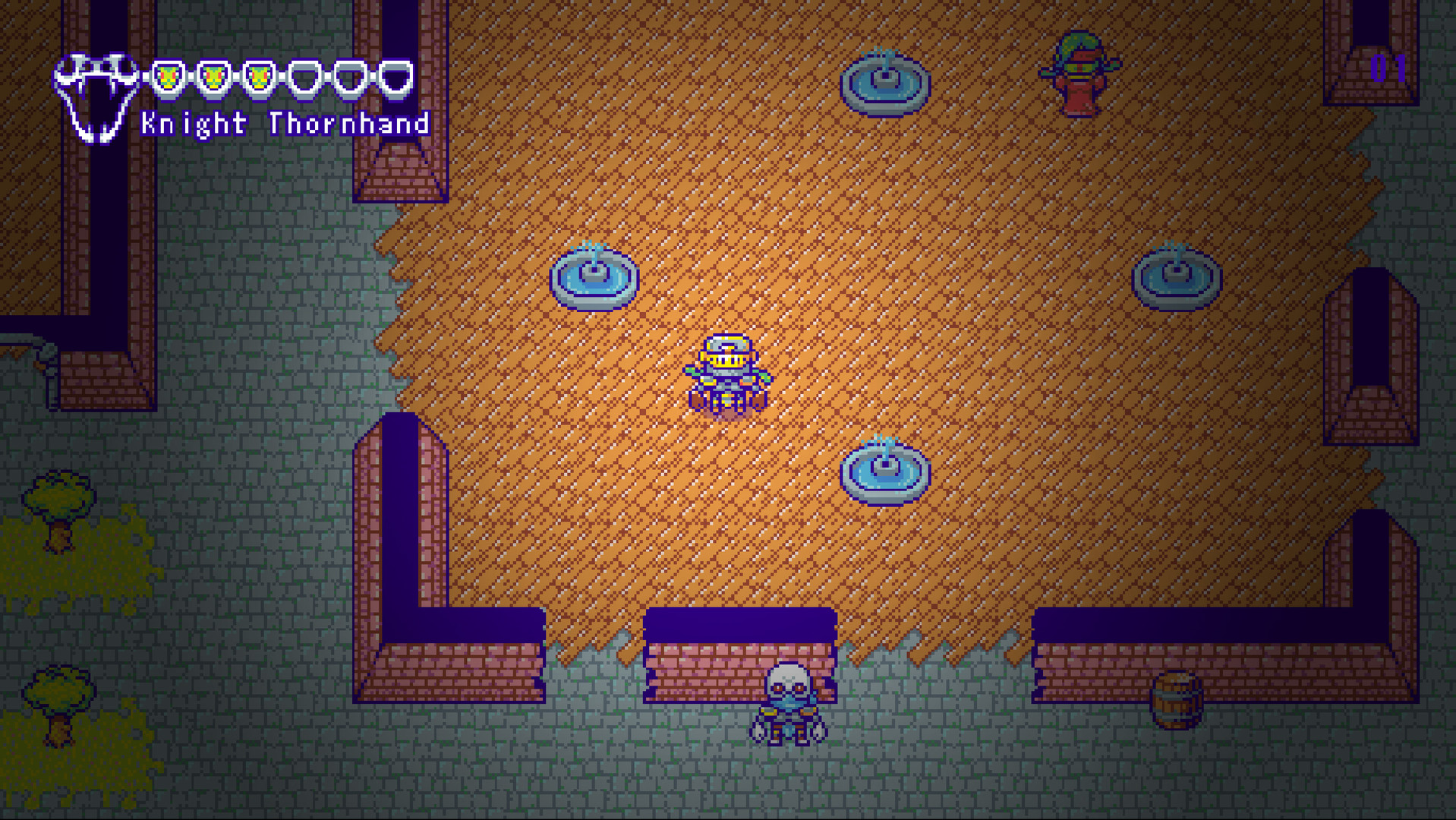Click the fountain at the top of the room

(887, 84)
